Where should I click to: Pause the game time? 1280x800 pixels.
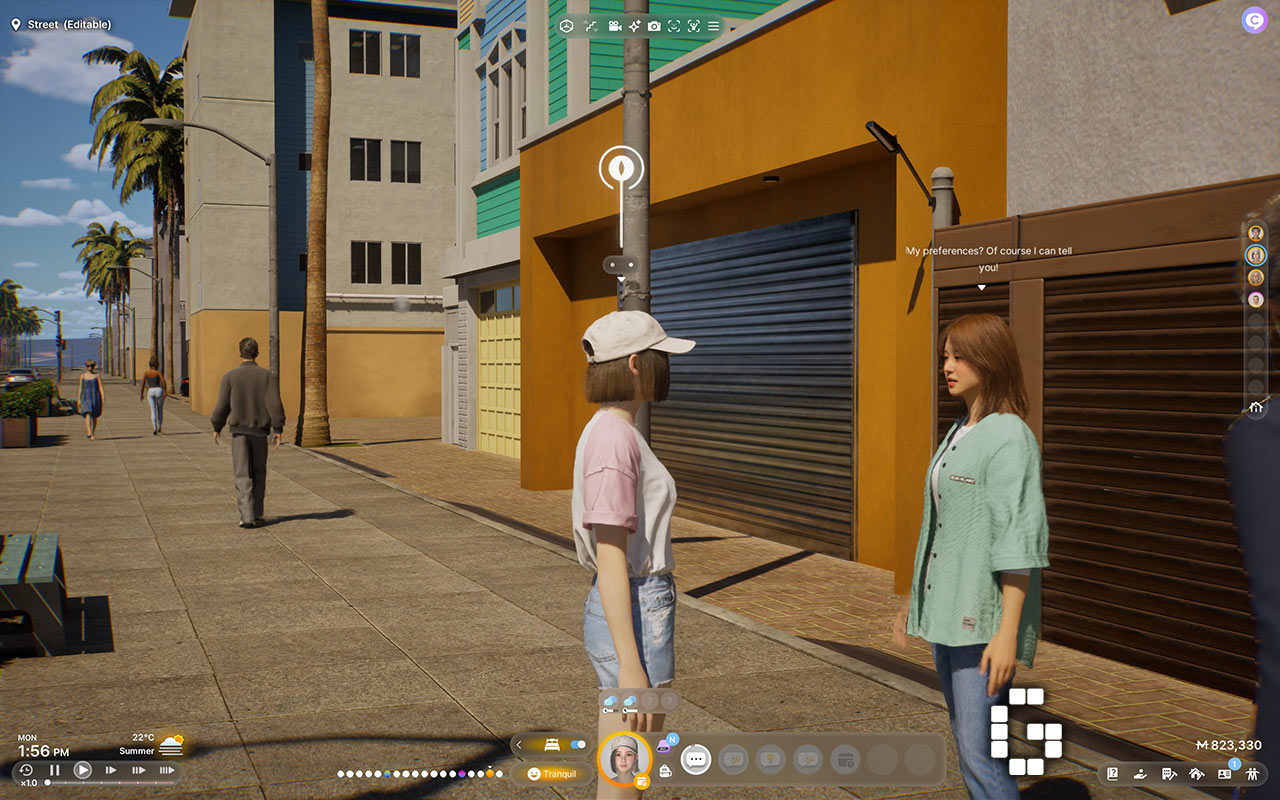[55, 770]
